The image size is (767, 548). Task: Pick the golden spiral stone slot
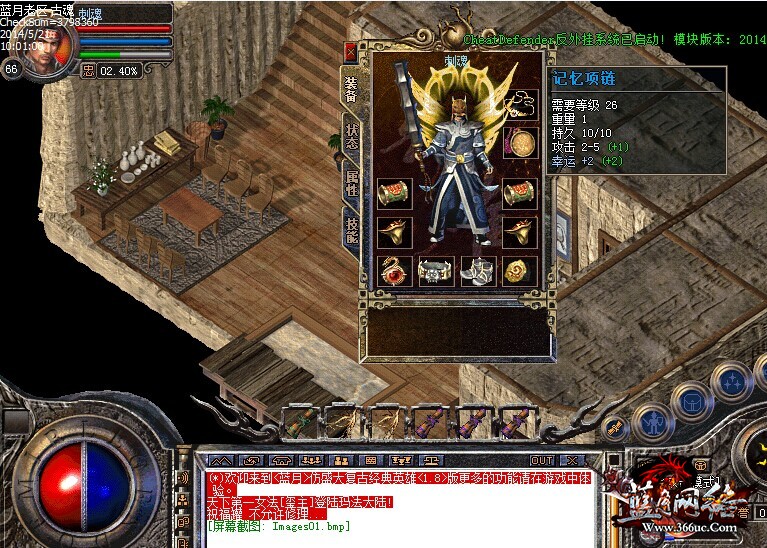click(x=520, y=270)
